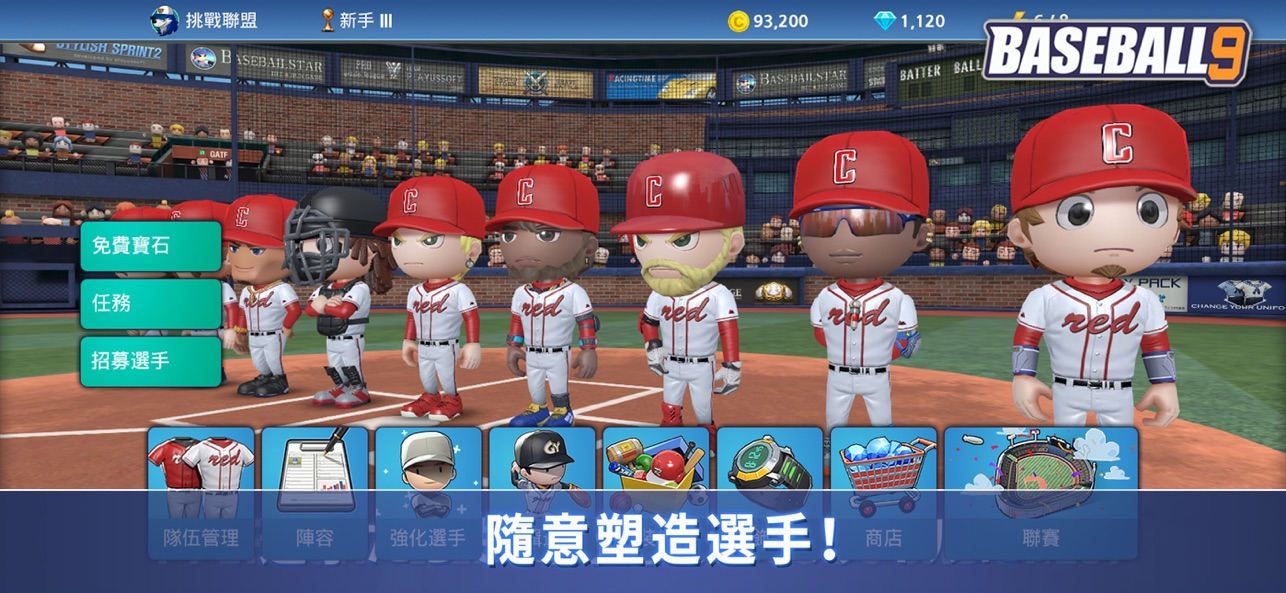
Task: Open the 免費寶石 free gems button
Action: [150, 246]
